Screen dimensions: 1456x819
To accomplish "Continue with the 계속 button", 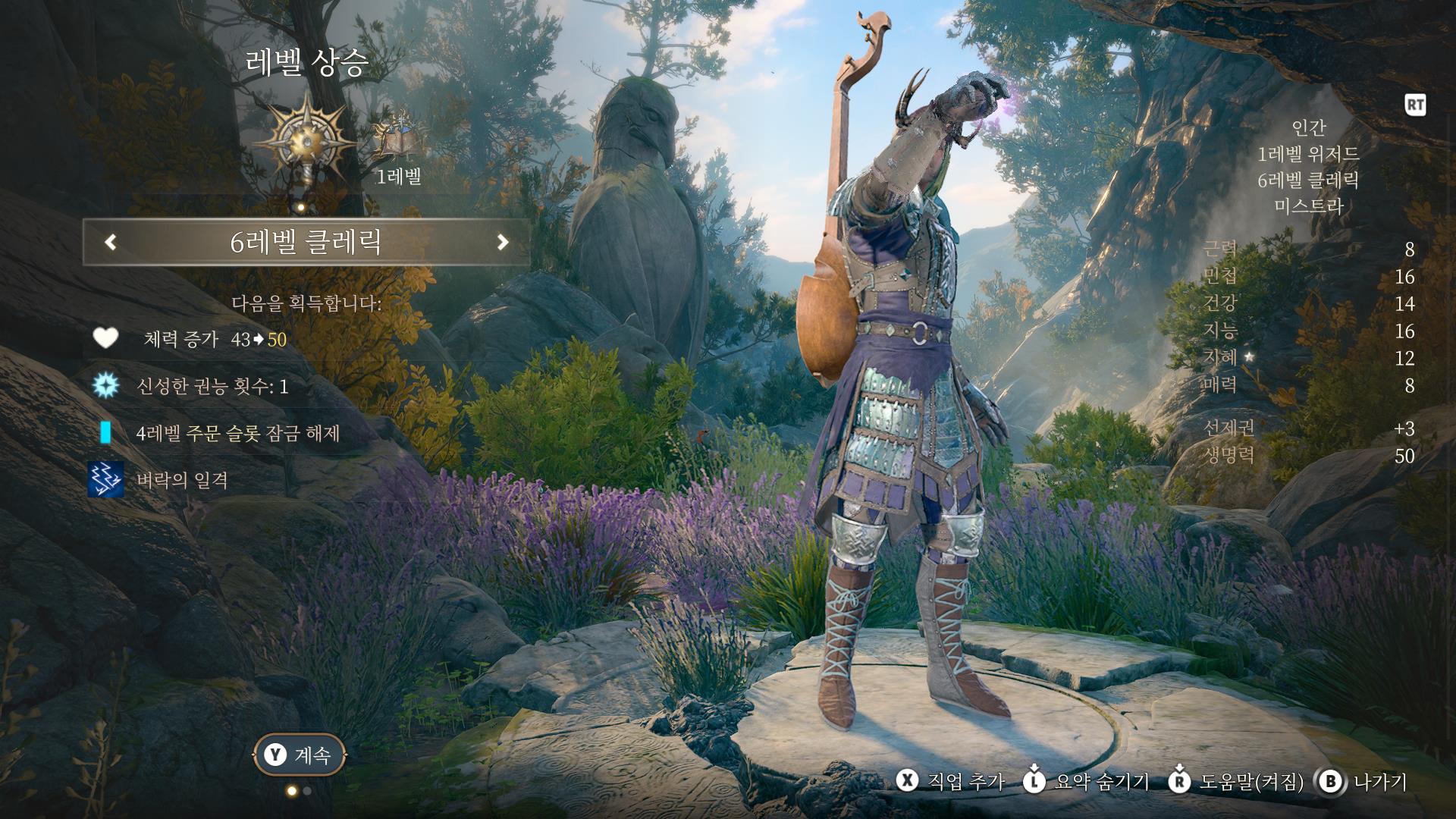I will click(x=300, y=755).
